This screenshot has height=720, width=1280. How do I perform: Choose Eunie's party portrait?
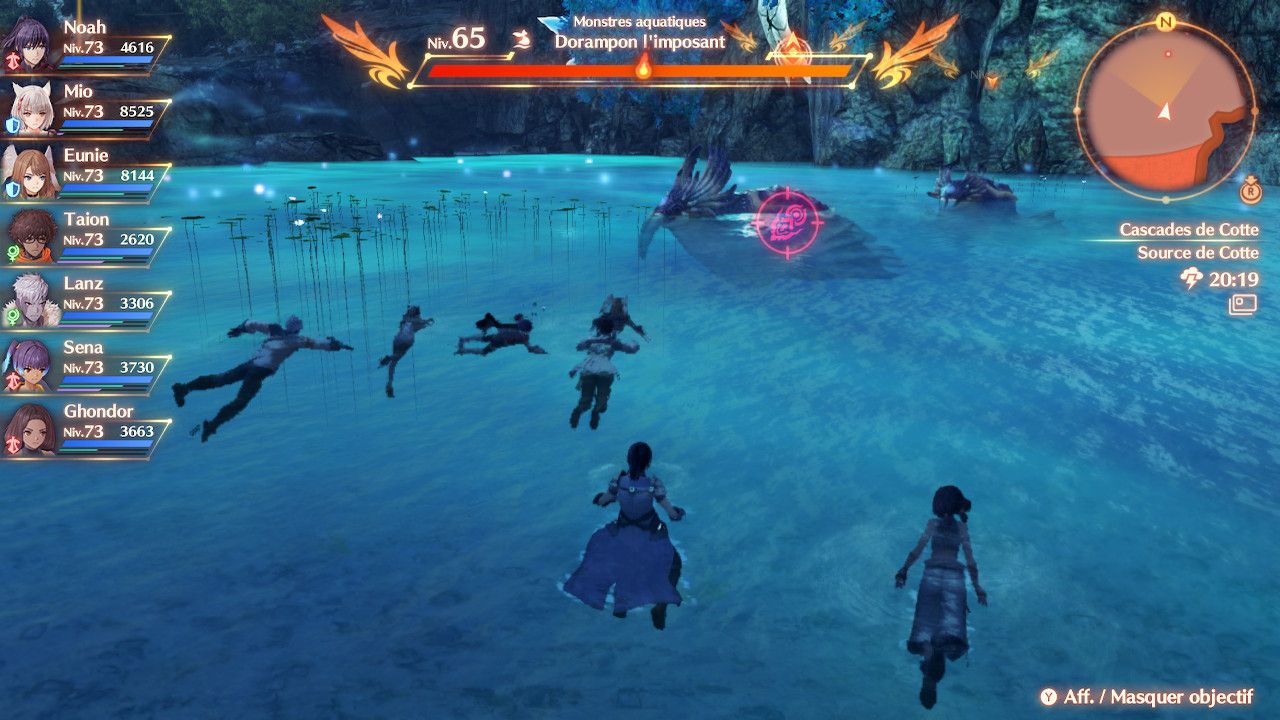click(30, 174)
